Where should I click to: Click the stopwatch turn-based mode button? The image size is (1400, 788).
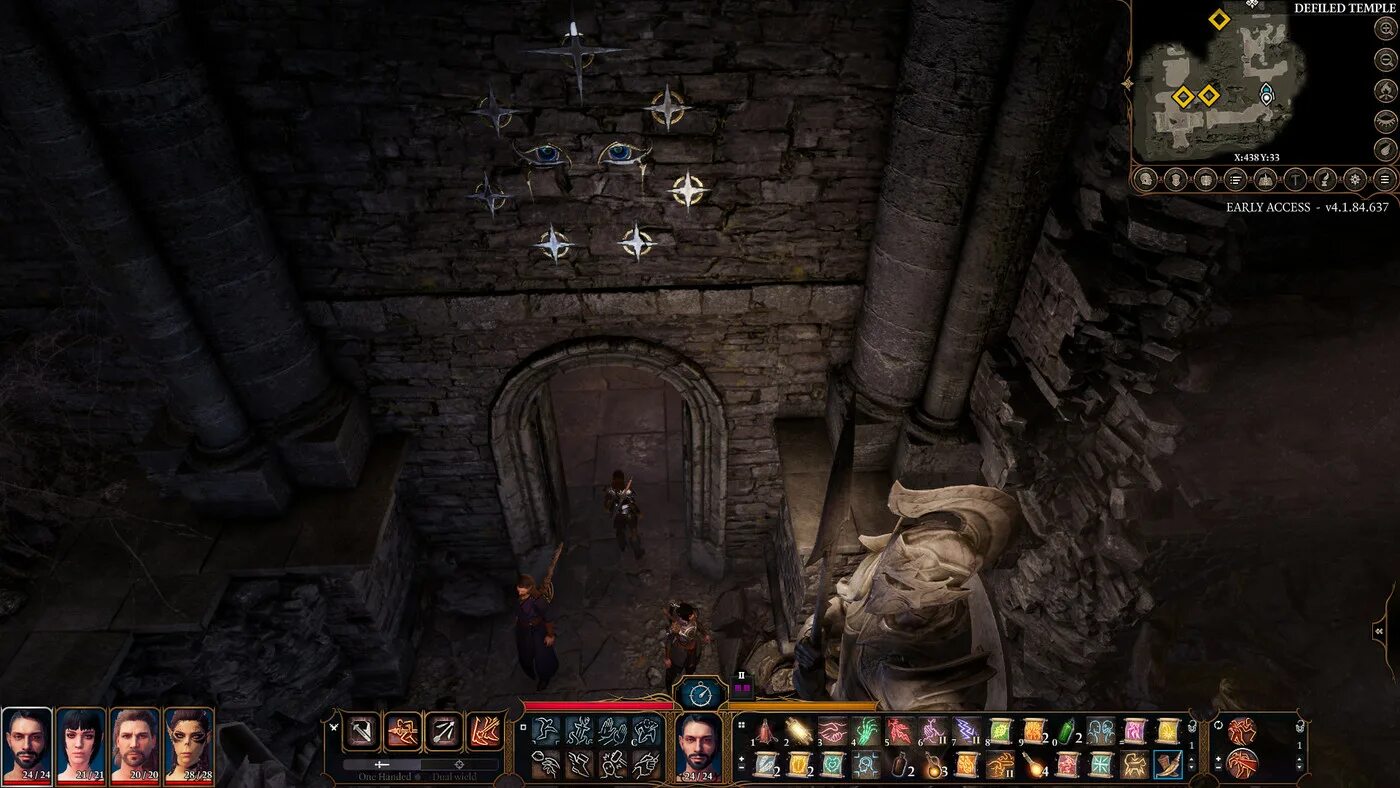(700, 695)
